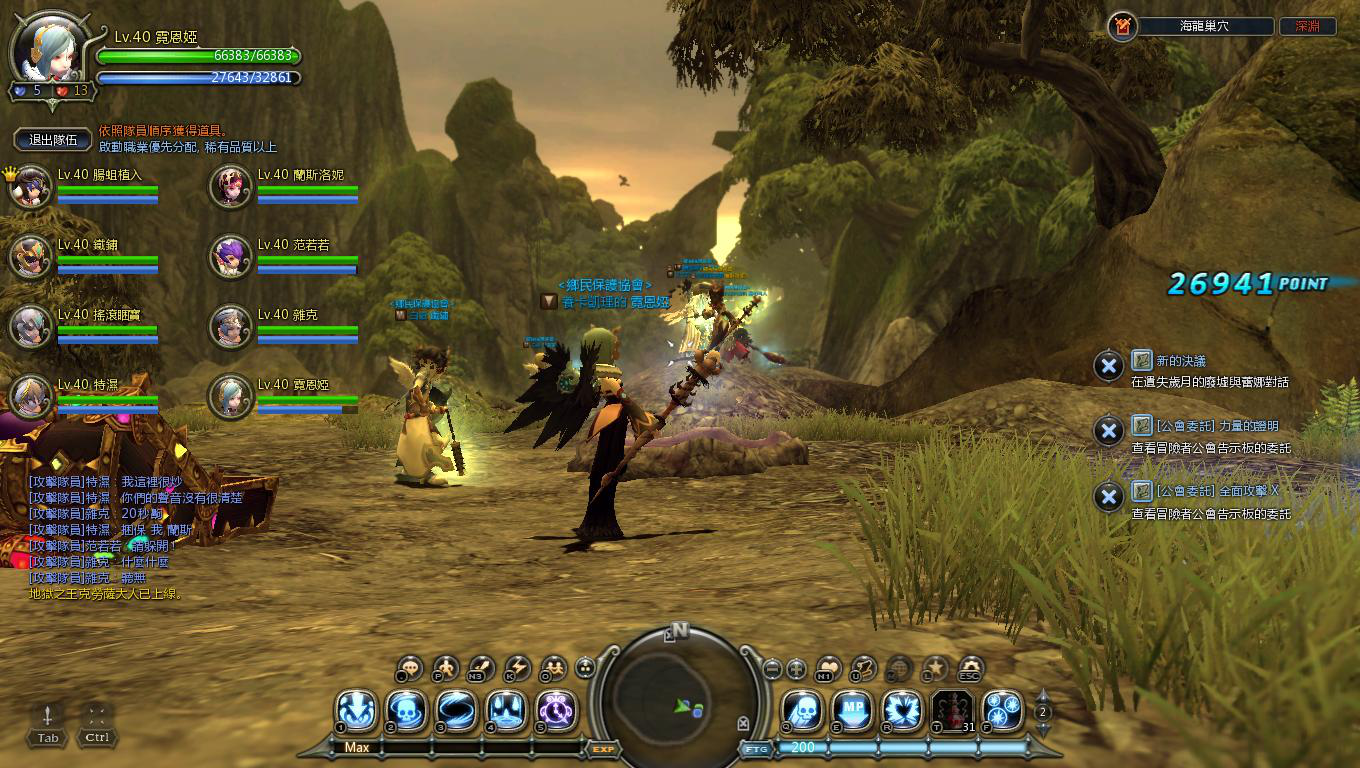This screenshot has height=768, width=1360.
Task: Zoom out the minimap with minus button
Action: [x=771, y=668]
